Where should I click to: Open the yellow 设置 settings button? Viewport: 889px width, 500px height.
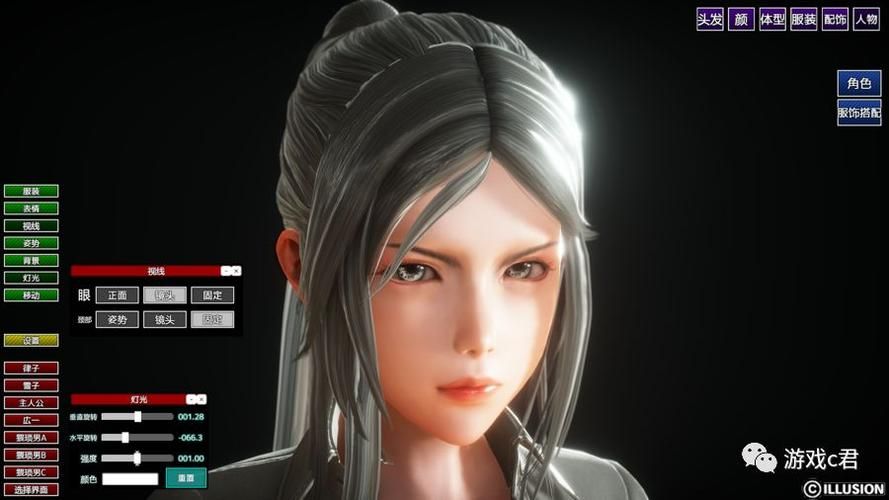(x=31, y=340)
